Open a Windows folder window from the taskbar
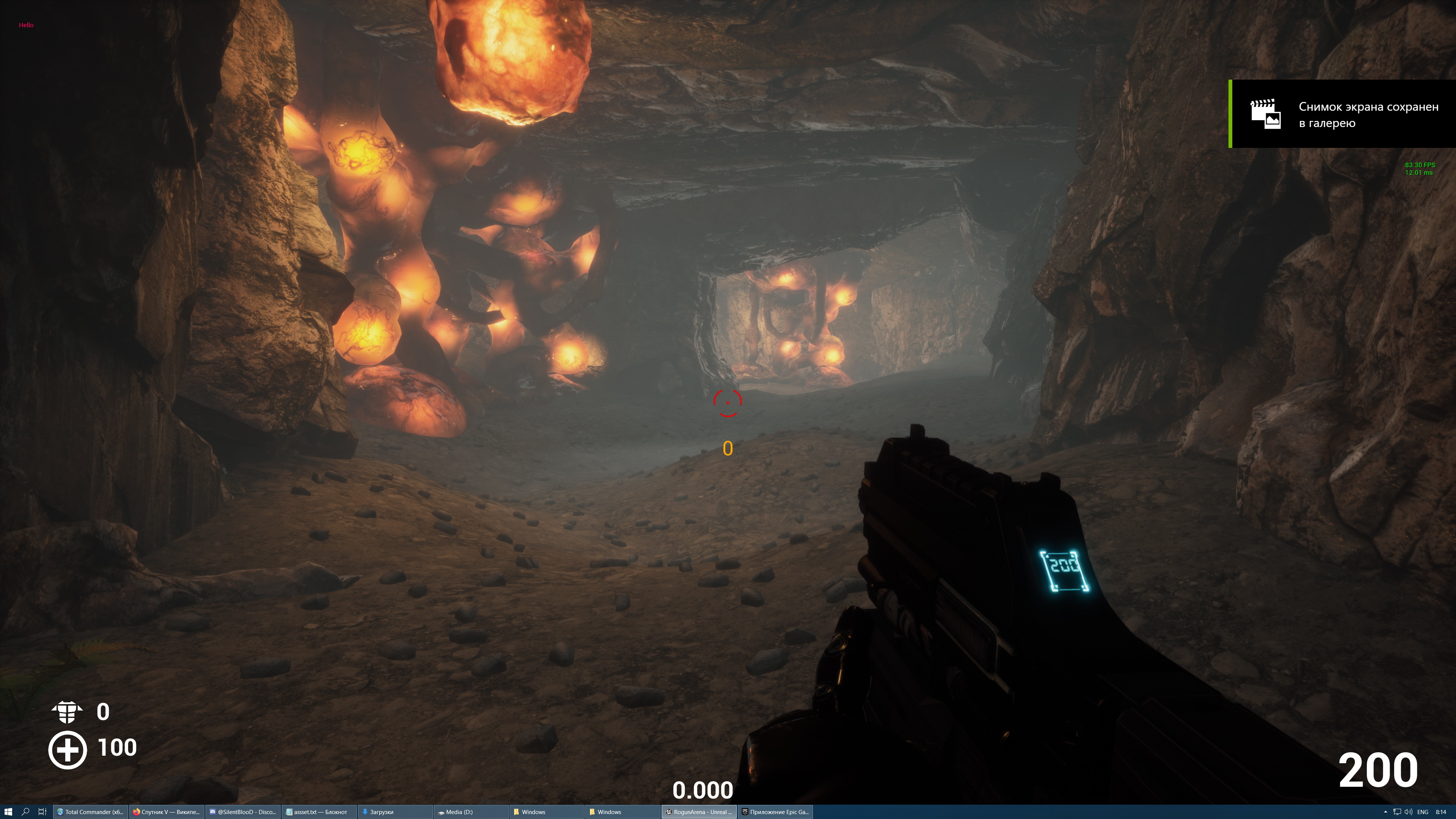This screenshot has width=1456, height=819. (546, 811)
